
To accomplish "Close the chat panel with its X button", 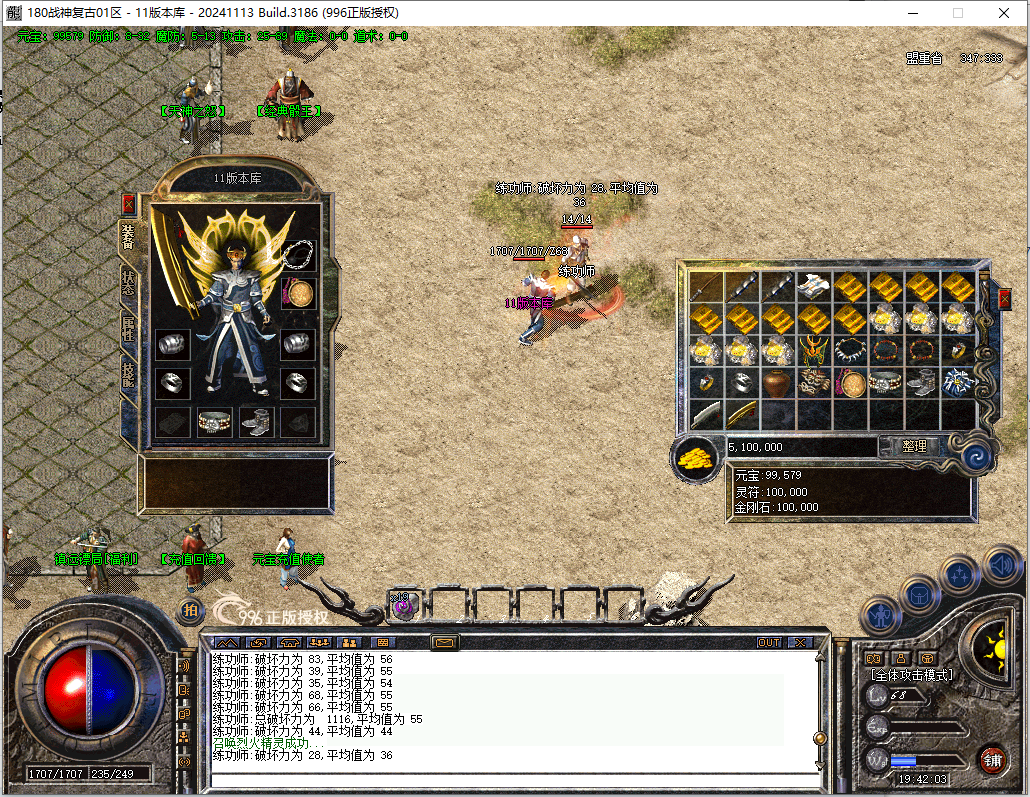I will [800, 642].
